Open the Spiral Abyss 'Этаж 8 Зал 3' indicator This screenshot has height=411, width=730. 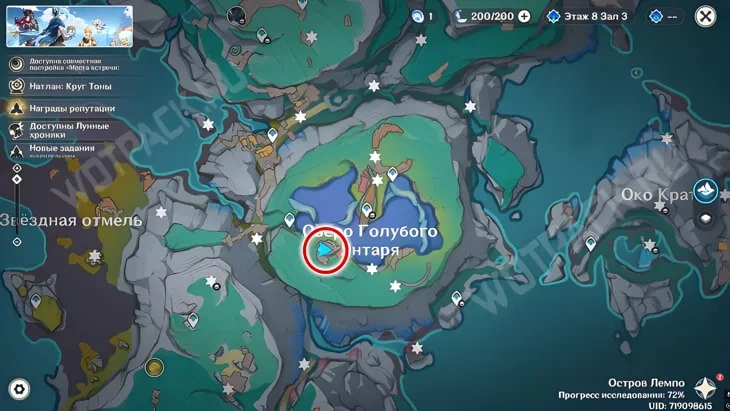pos(588,16)
